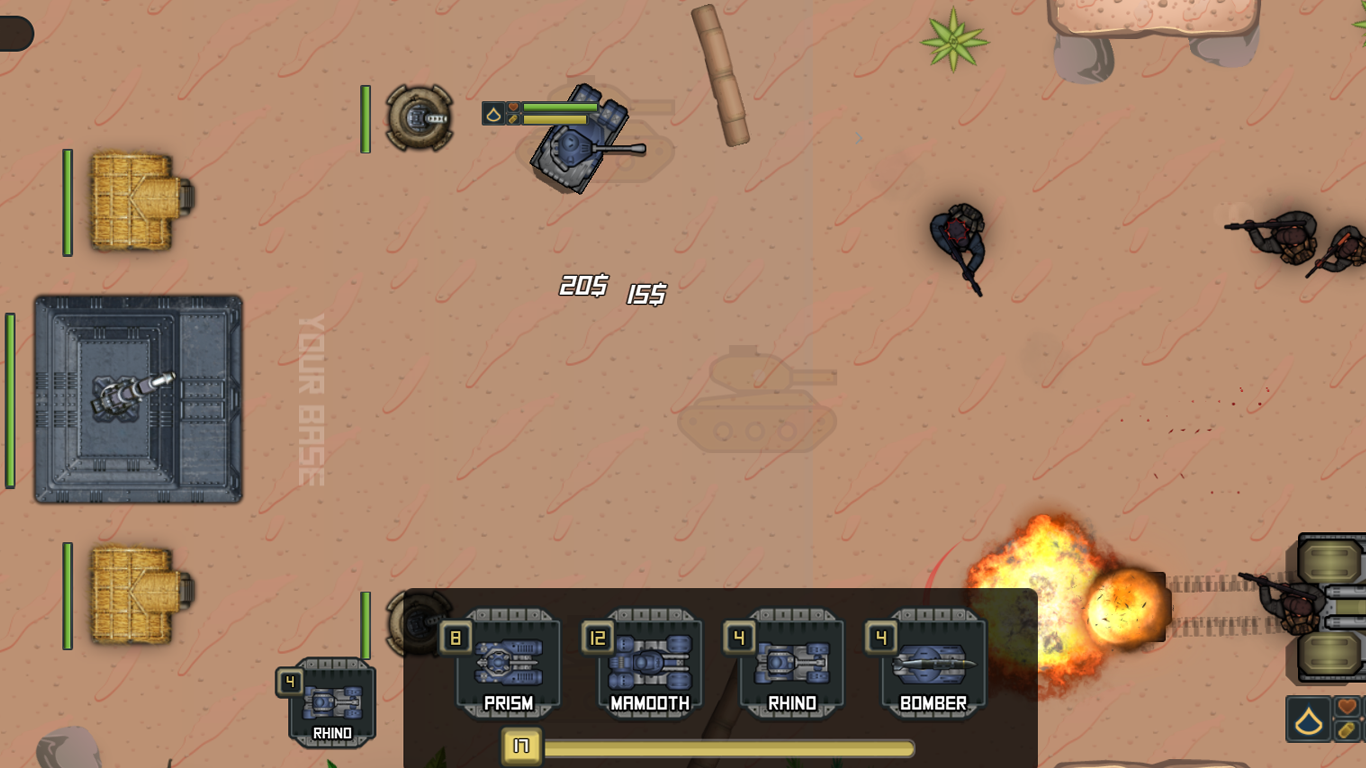Click the small heart icon on the tank's status bar
Image resolution: width=1366 pixels, height=768 pixels.
click(x=513, y=107)
